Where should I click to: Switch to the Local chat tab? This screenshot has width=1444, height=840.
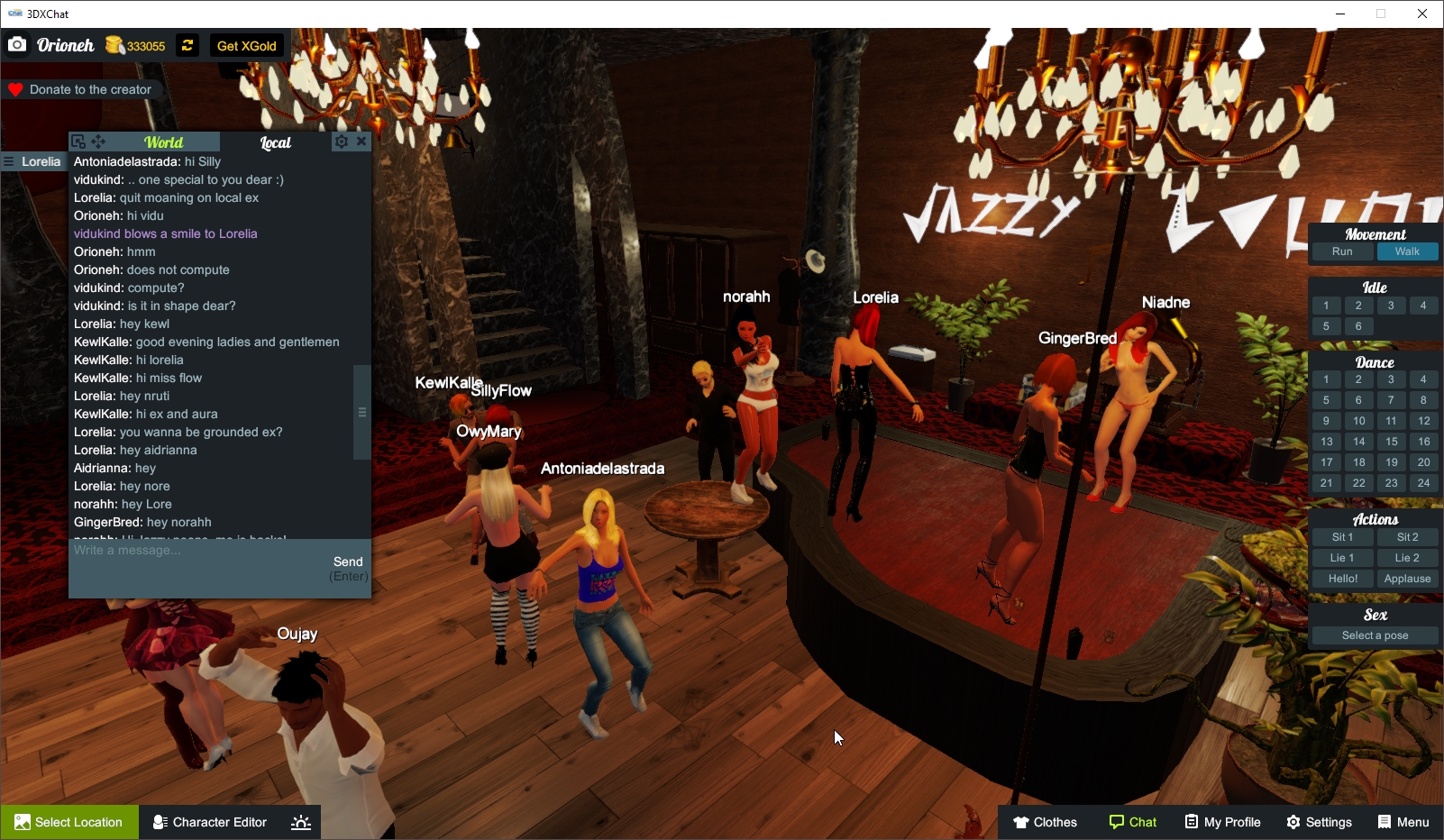point(275,142)
